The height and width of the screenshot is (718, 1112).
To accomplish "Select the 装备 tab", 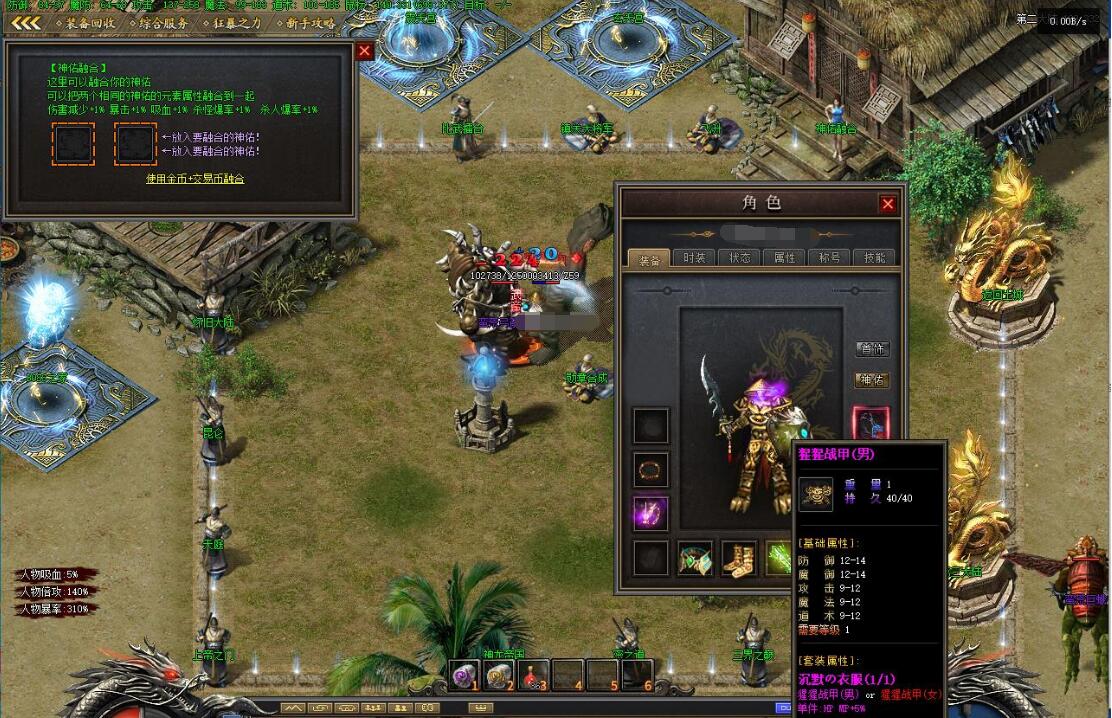I will pos(648,258).
